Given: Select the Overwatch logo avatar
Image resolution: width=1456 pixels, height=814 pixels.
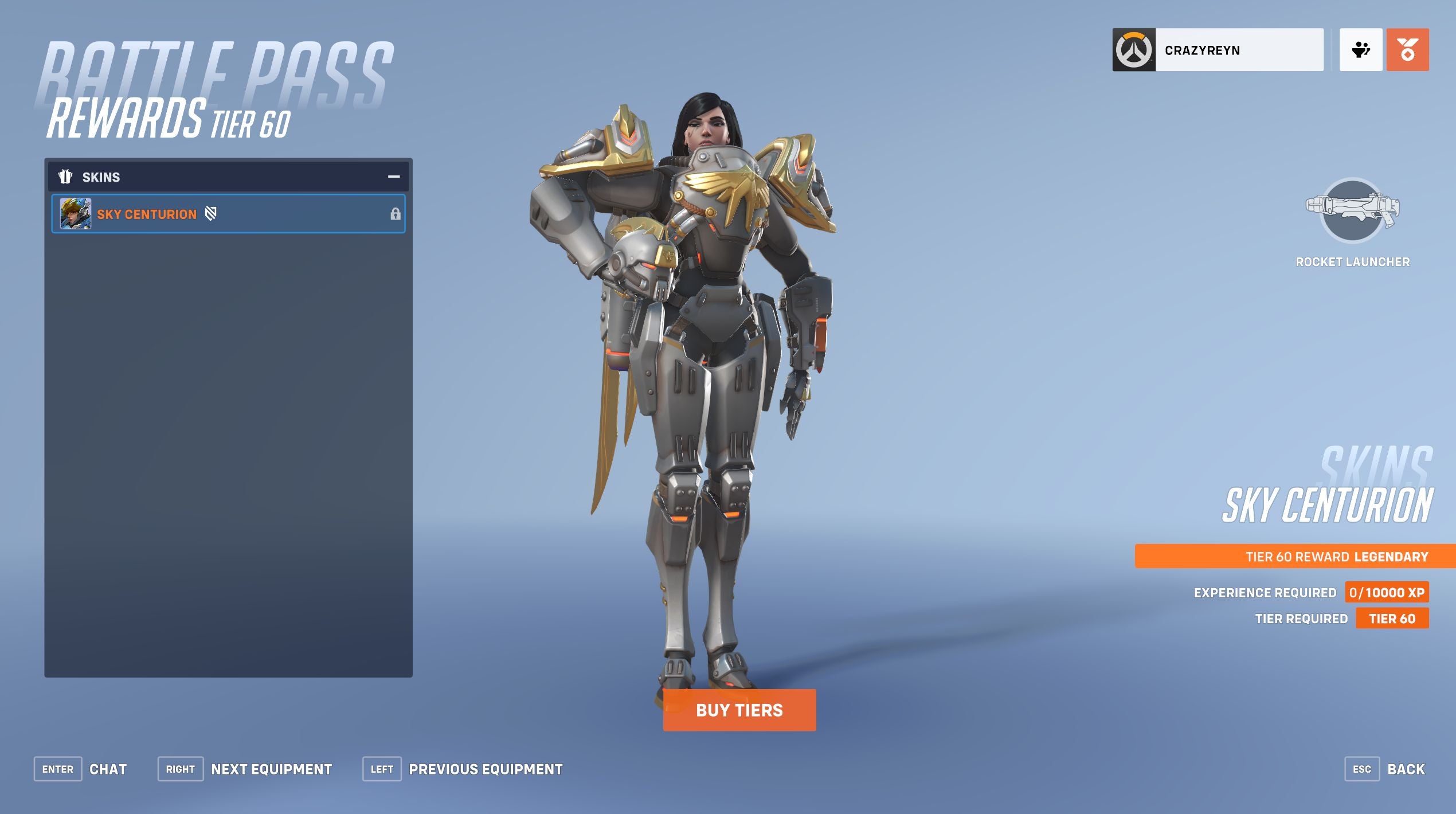Looking at the screenshot, I should [1133, 50].
